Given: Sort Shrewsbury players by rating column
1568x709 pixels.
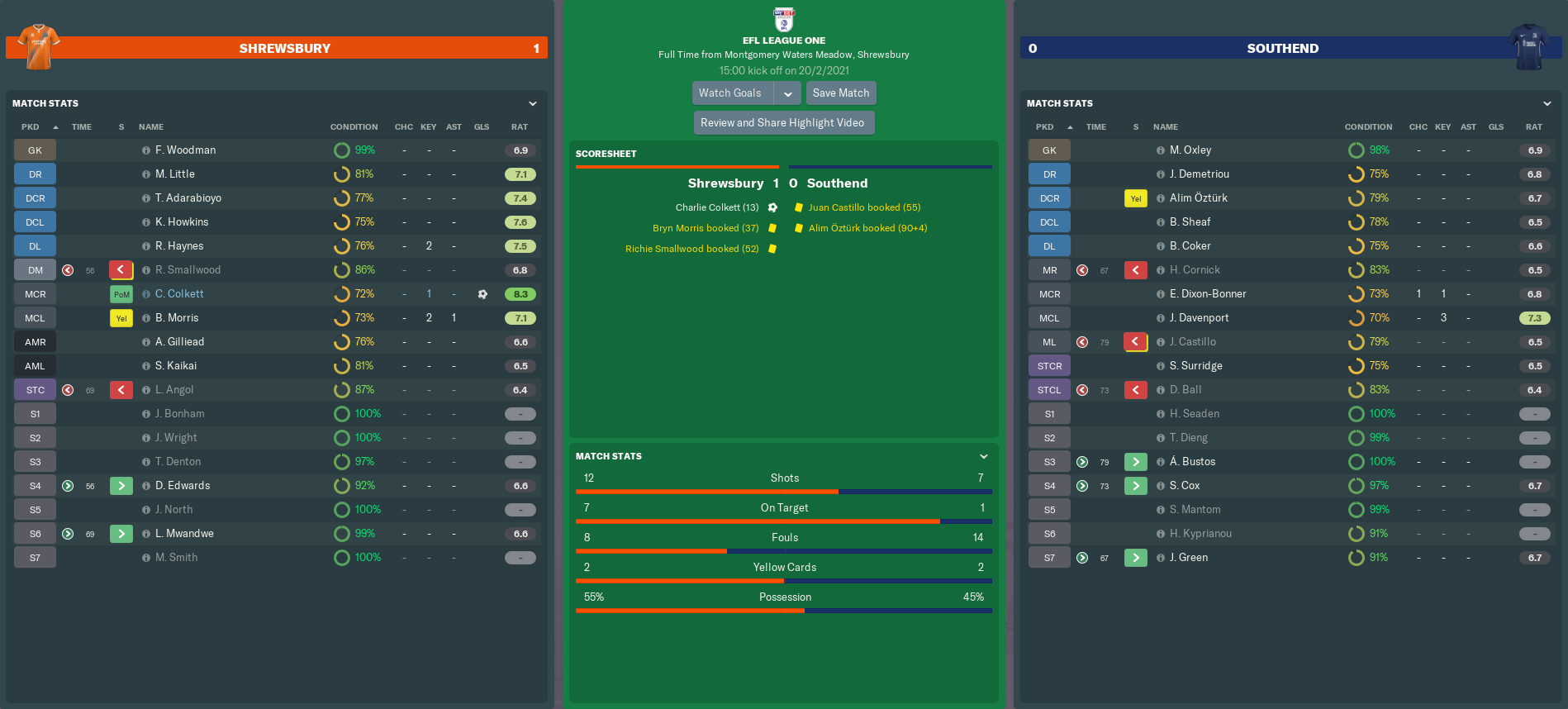Looking at the screenshot, I should click(519, 127).
